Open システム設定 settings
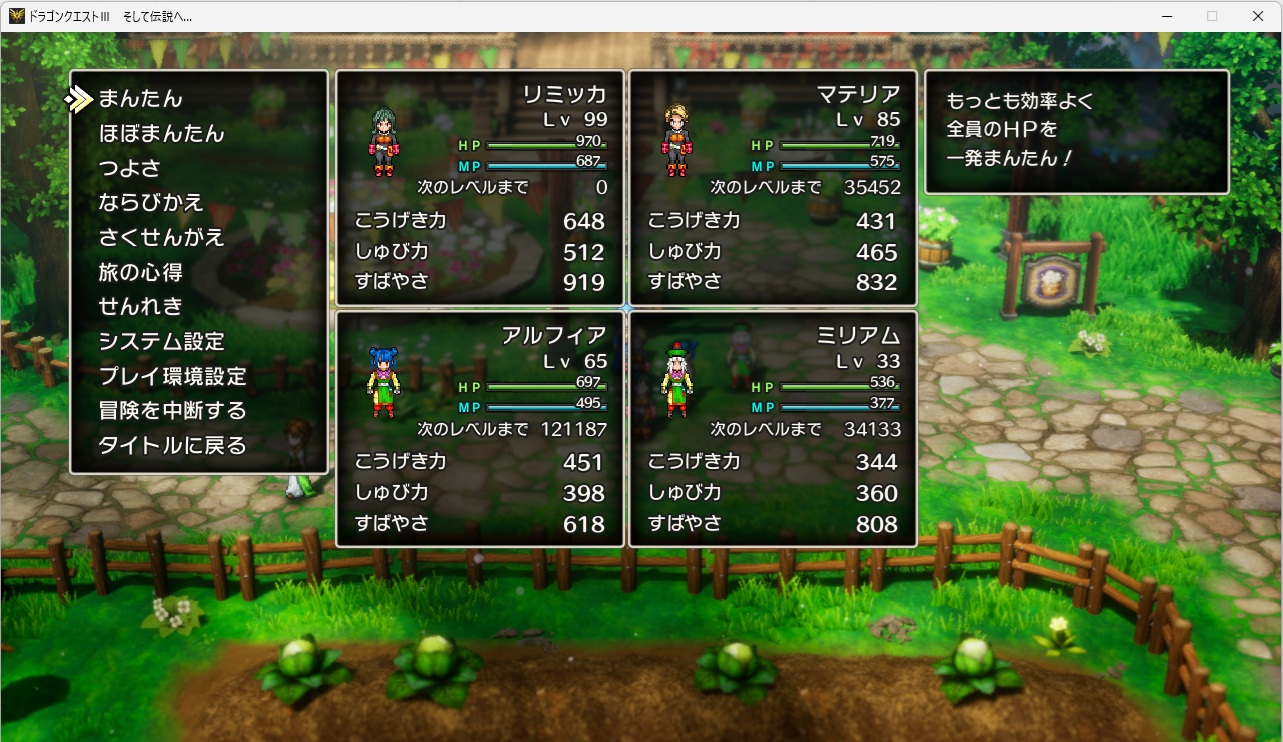The image size is (1283, 742). (161, 342)
